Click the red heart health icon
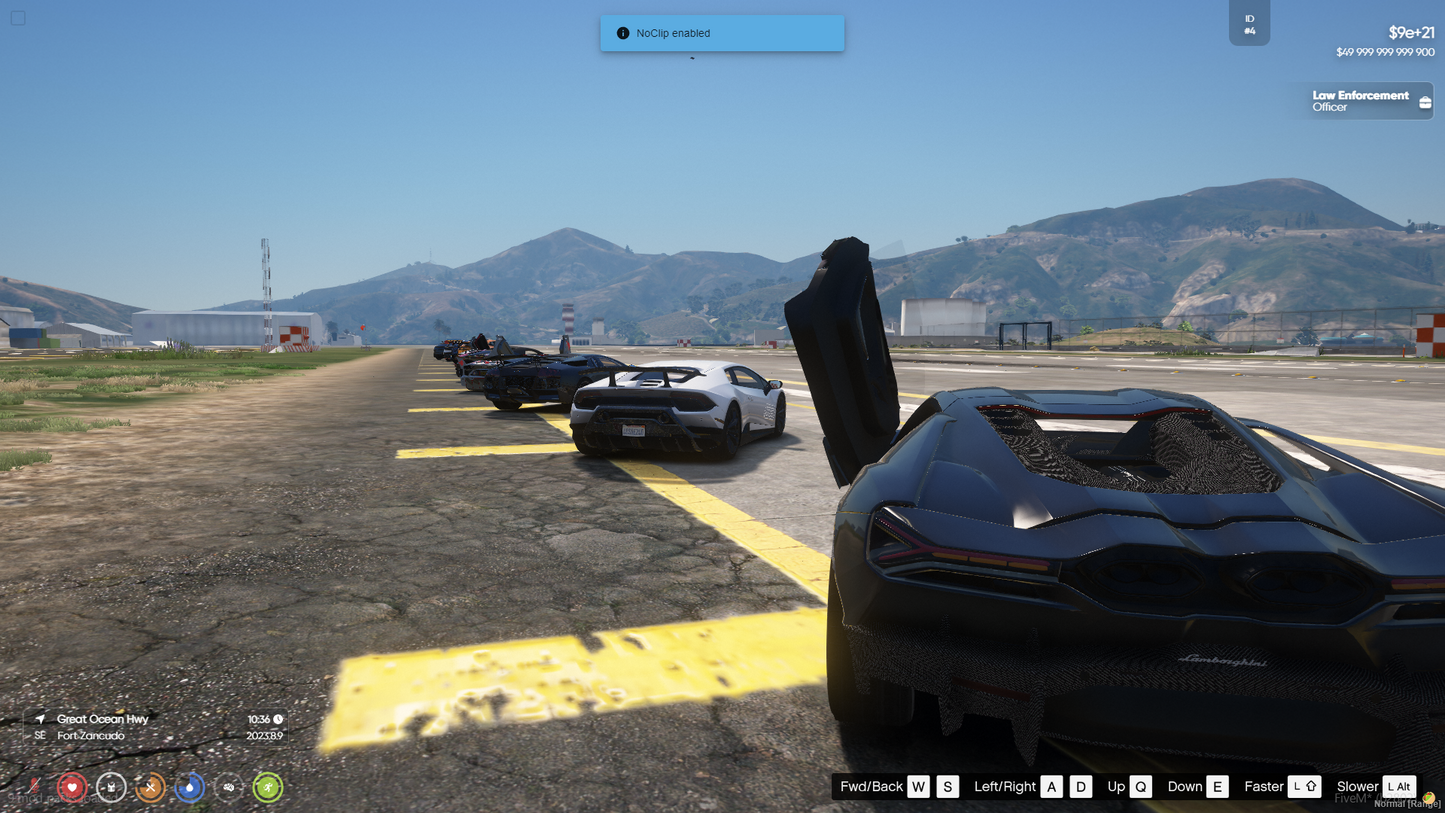 71,788
